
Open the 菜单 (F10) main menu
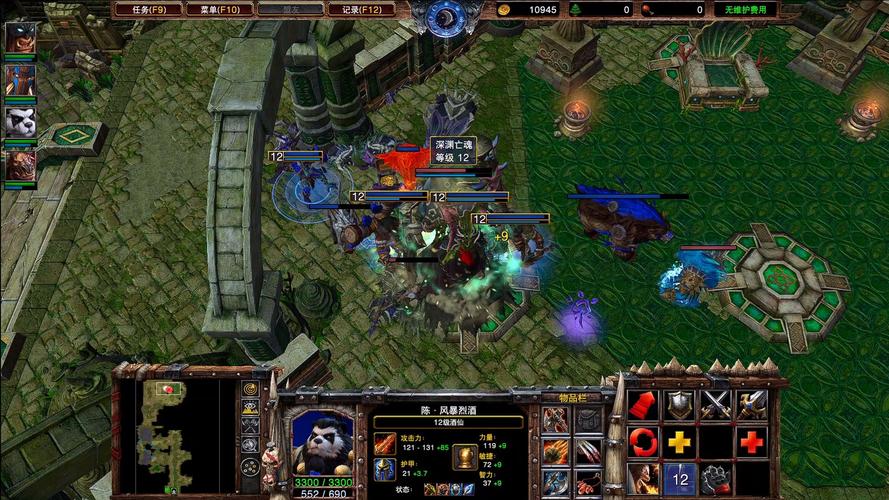(219, 9)
